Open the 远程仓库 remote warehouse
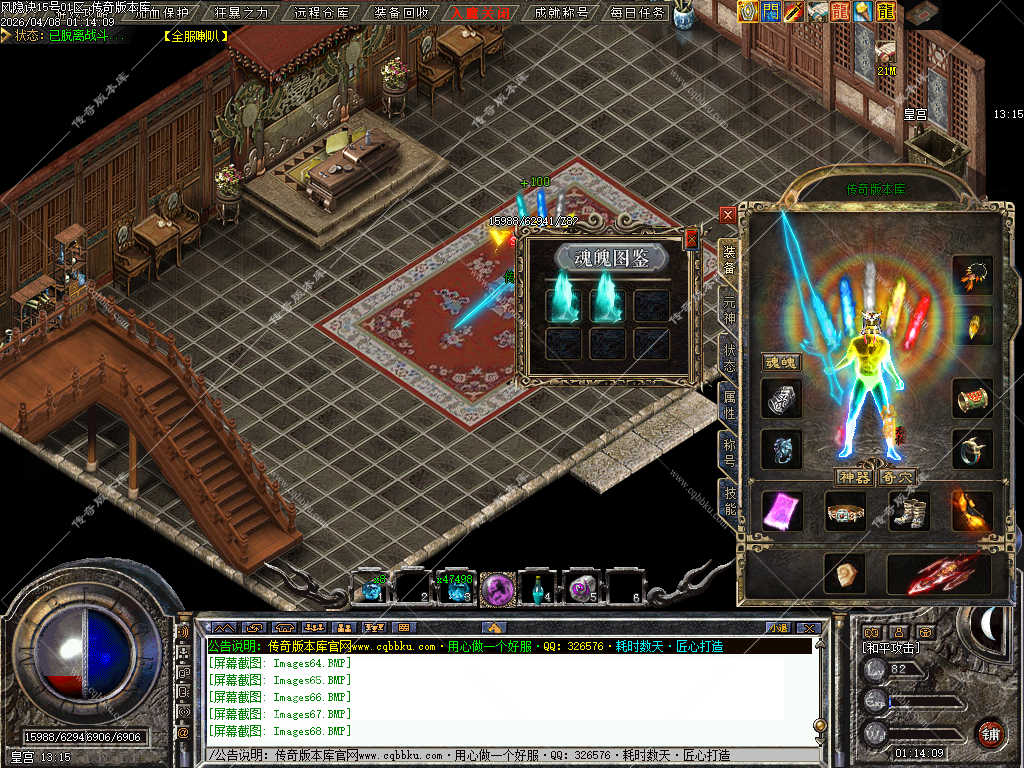The width and height of the screenshot is (1024, 768). pos(322,13)
